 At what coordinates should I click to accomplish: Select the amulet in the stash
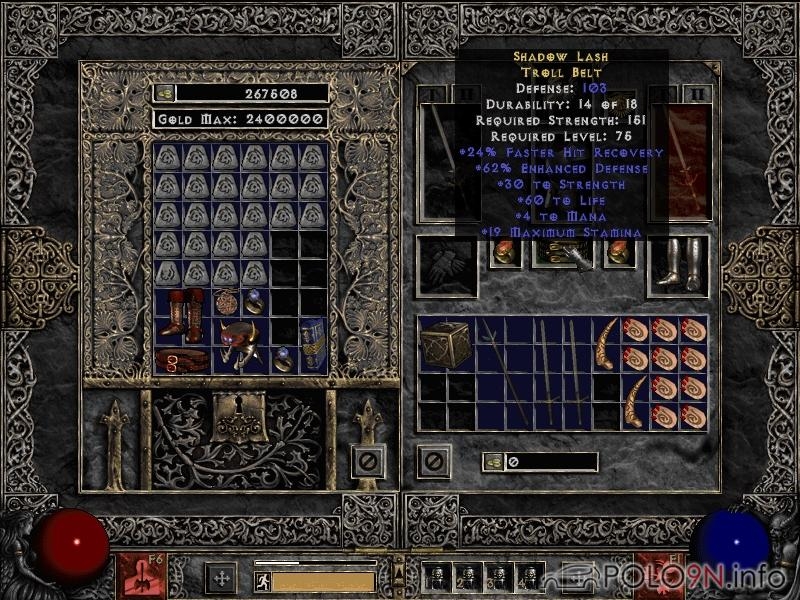(x=227, y=302)
